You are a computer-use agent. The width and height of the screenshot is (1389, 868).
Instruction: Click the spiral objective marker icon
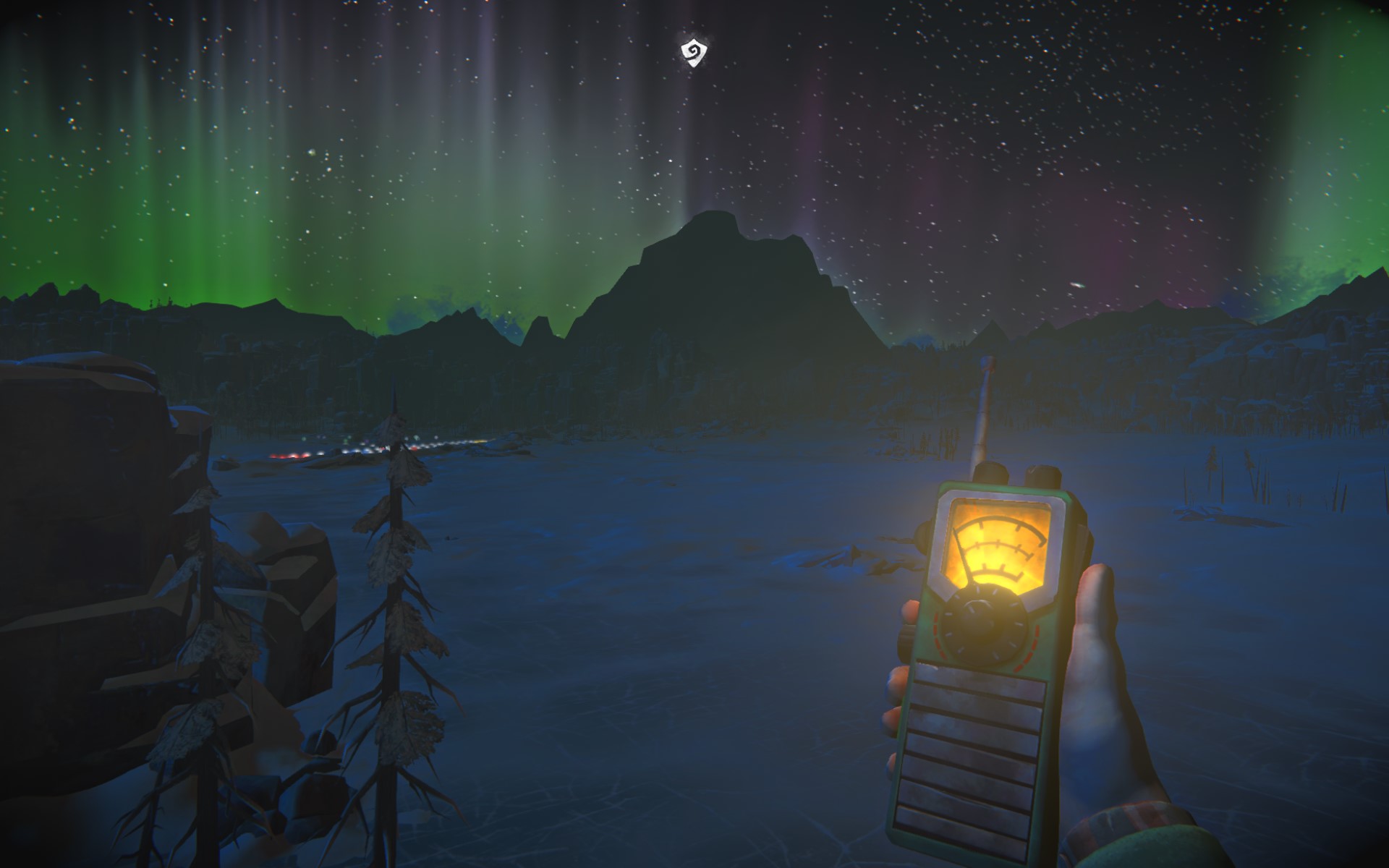[x=694, y=53]
